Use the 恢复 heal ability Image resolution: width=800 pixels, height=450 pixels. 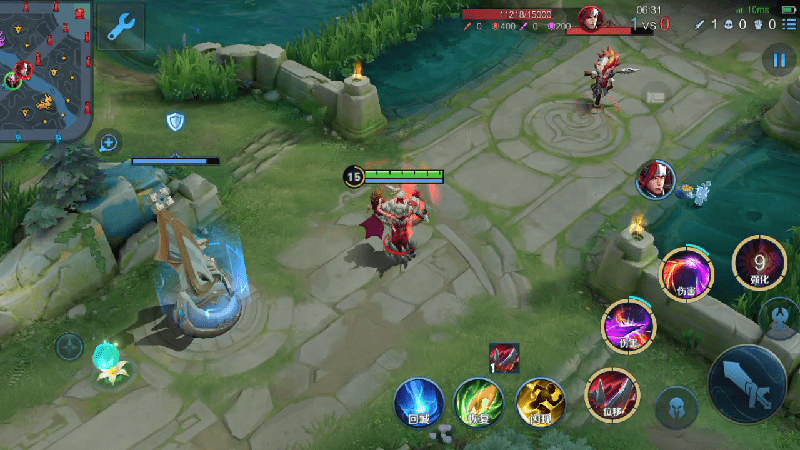pos(478,401)
